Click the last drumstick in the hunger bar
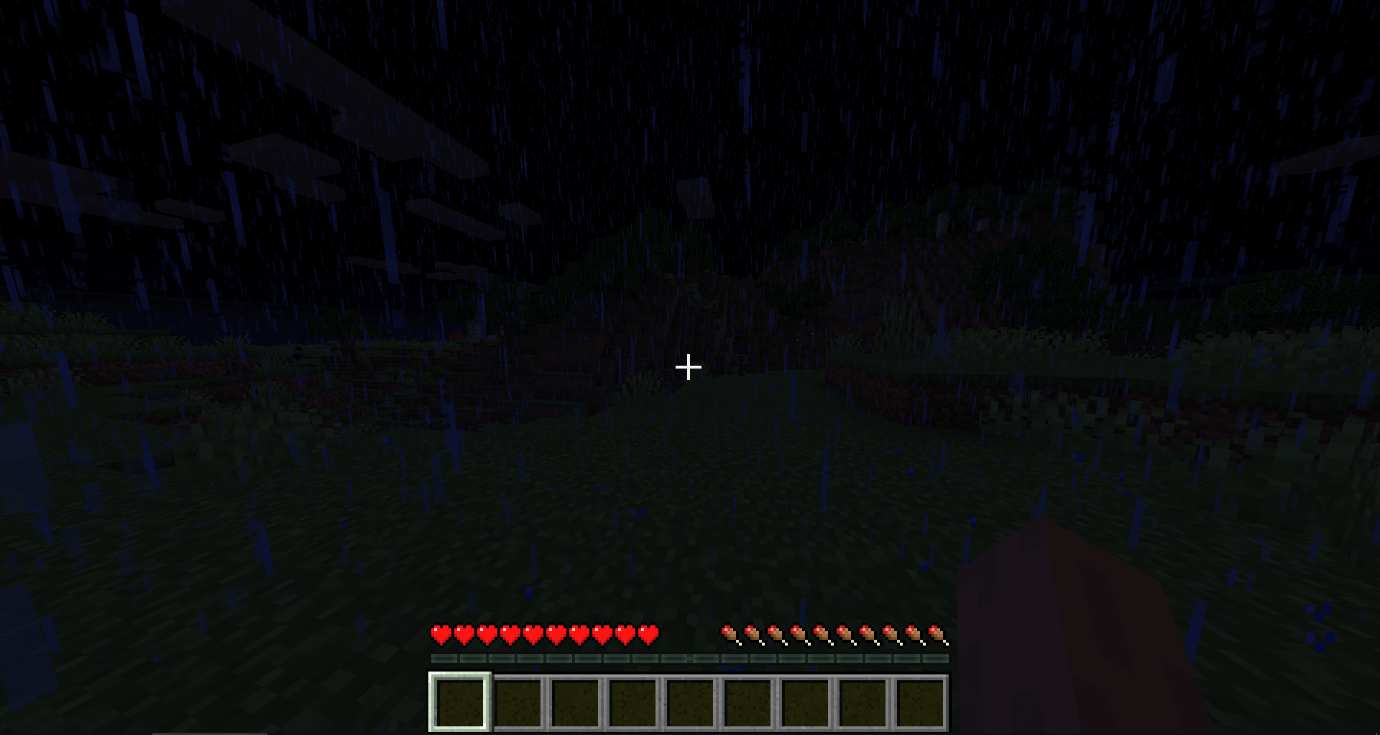The image size is (1380, 735). coord(938,633)
